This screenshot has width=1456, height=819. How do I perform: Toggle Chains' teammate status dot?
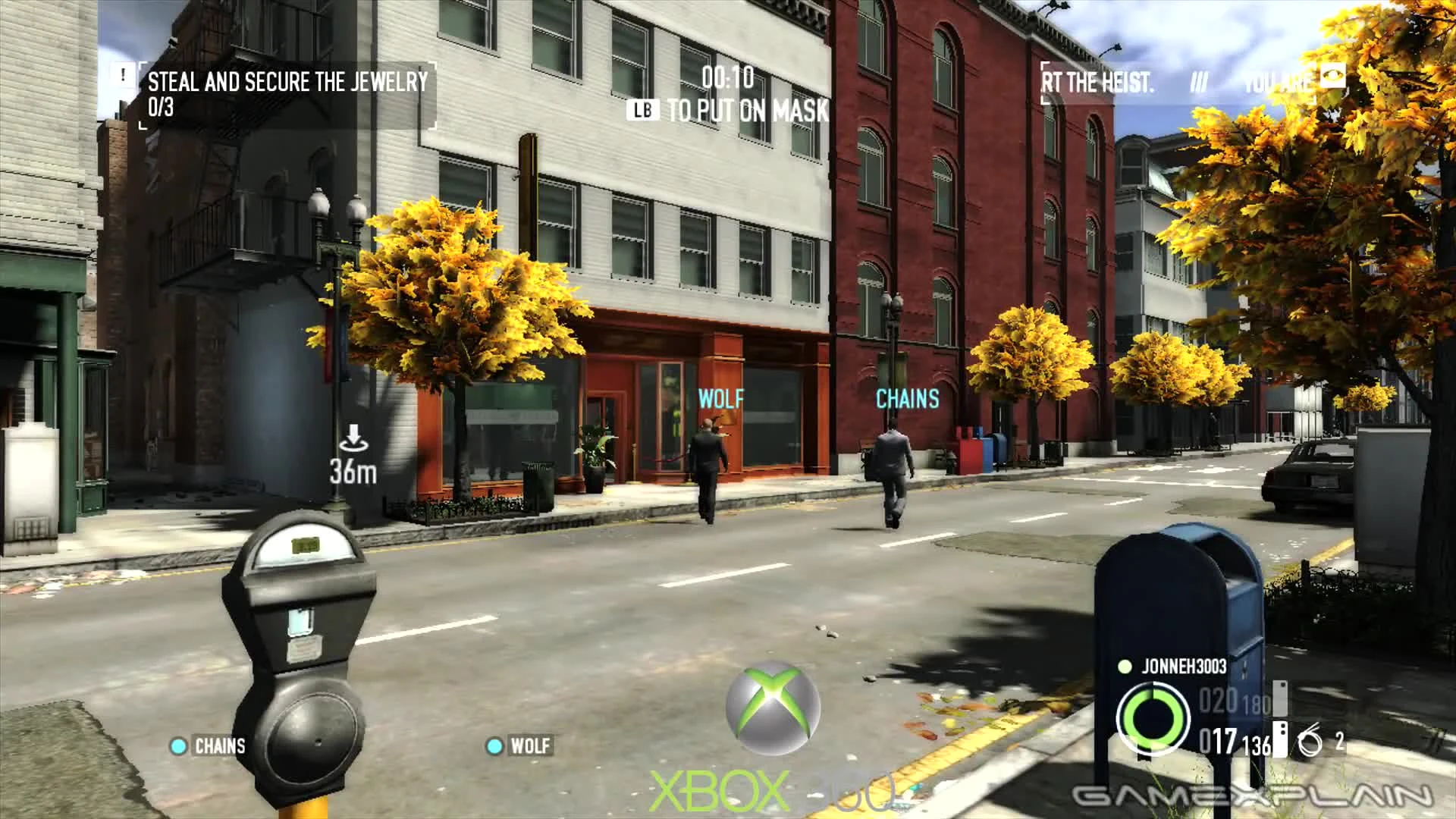[179, 746]
